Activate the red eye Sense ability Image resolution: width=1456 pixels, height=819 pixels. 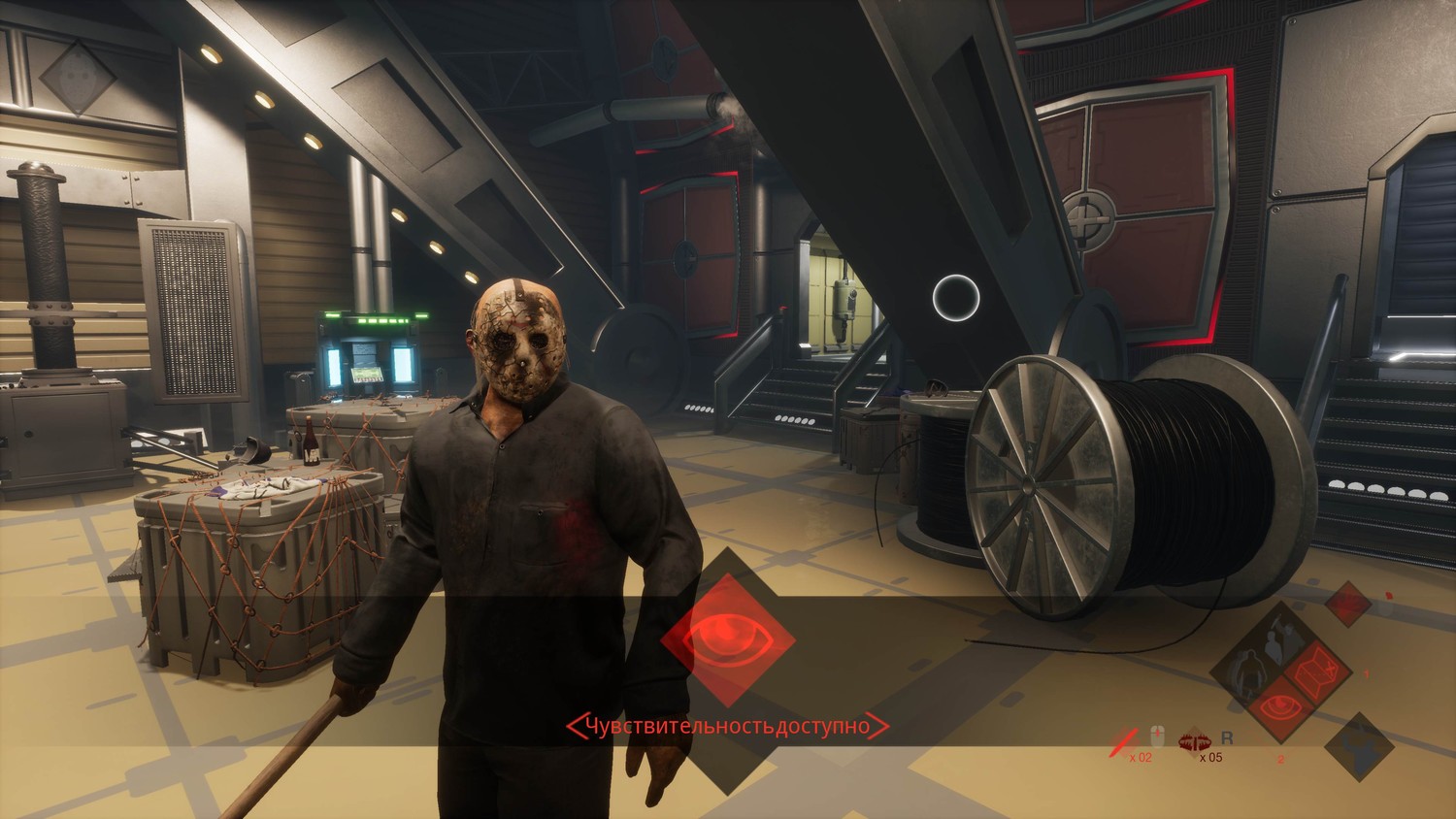(x=1280, y=706)
